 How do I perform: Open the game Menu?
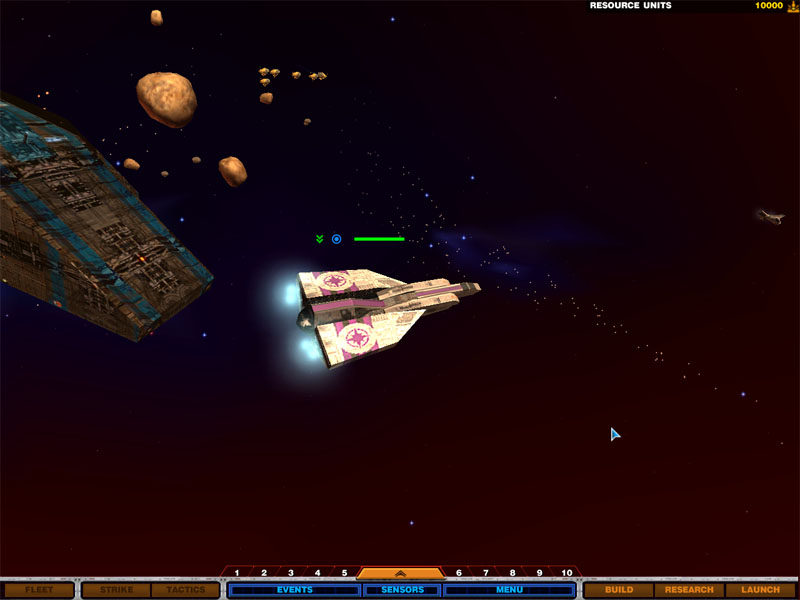pyautogui.click(x=509, y=590)
